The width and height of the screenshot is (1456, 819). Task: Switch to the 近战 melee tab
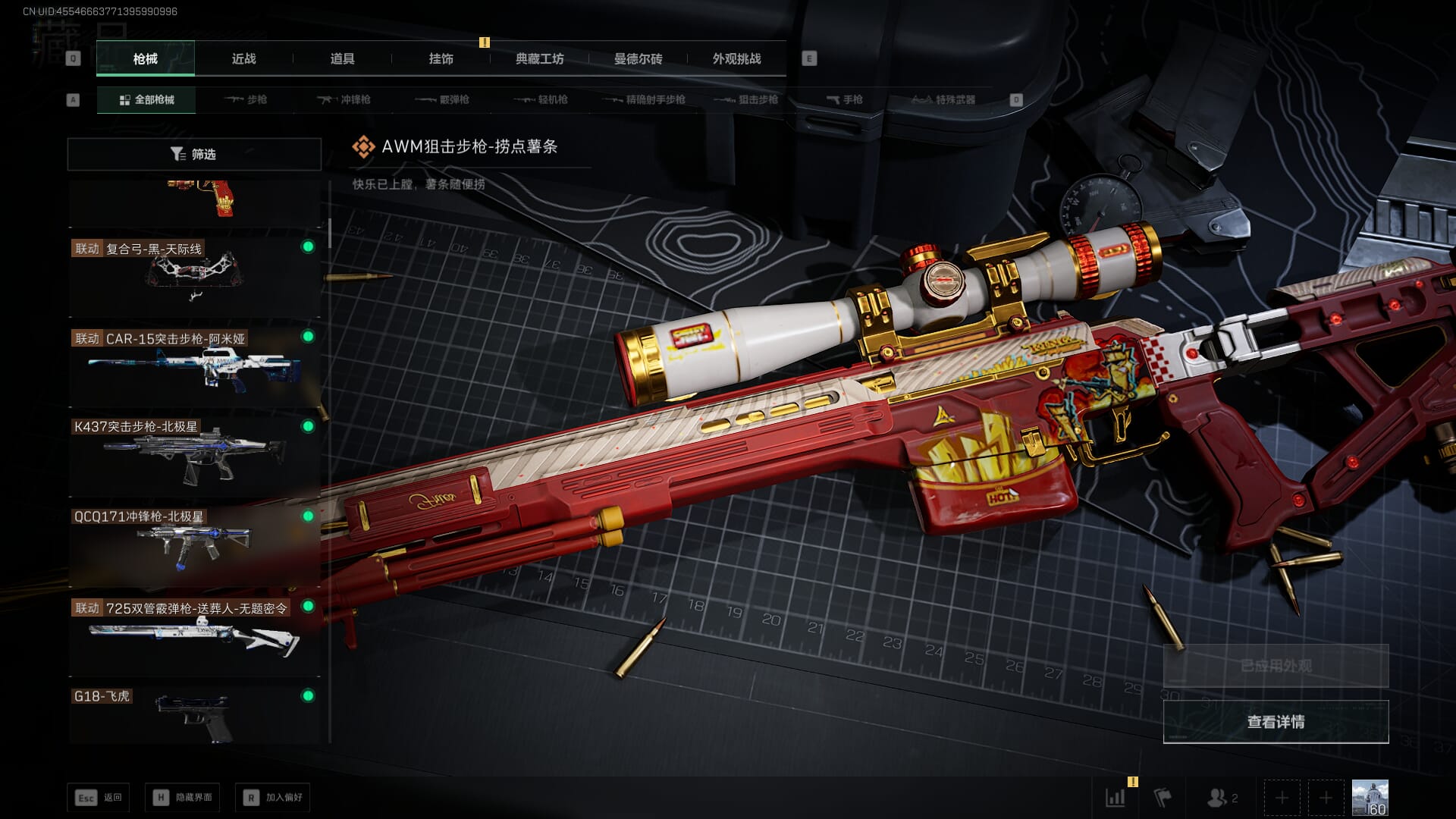point(243,58)
